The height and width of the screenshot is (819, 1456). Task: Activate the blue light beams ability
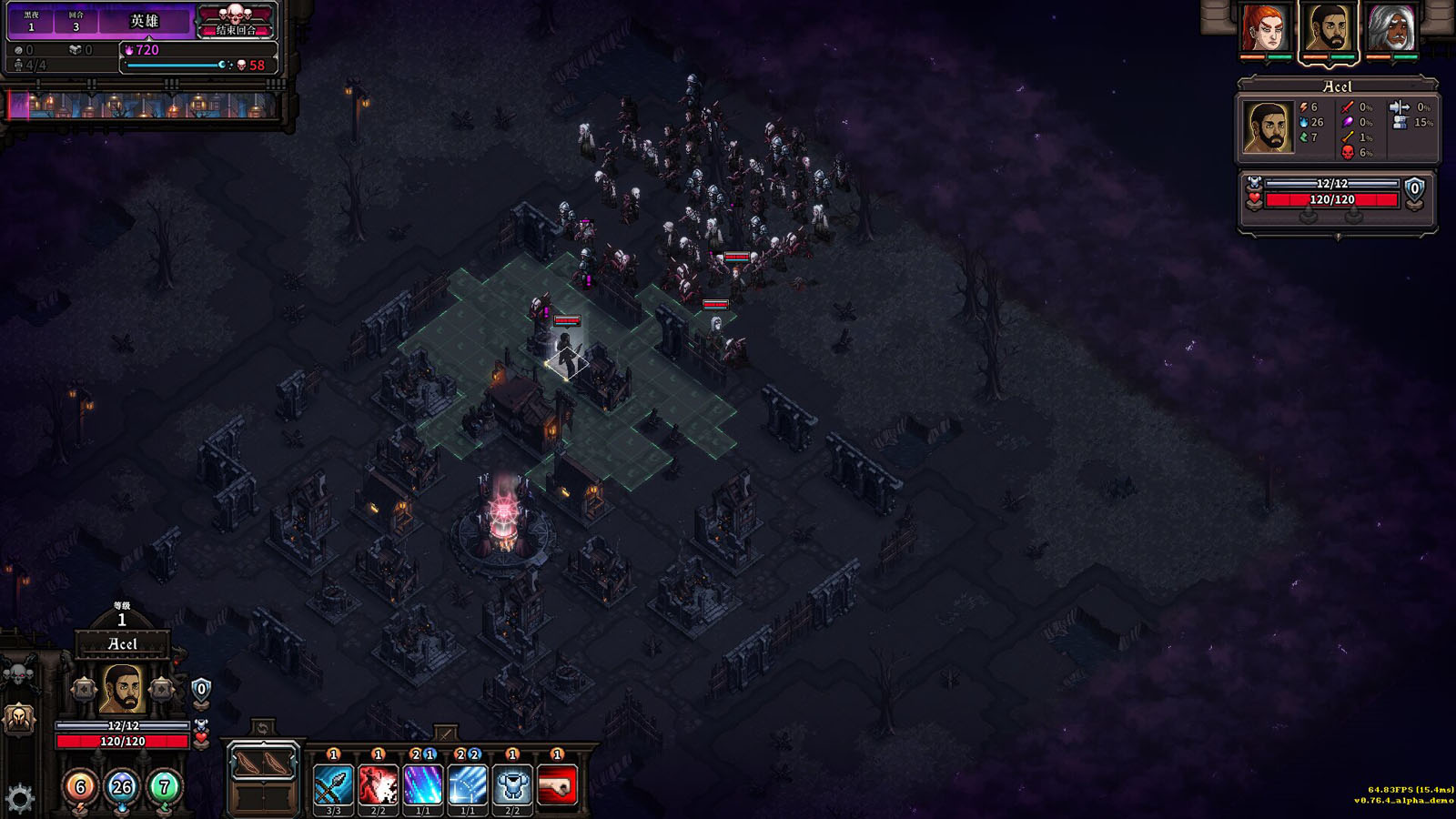point(468,785)
